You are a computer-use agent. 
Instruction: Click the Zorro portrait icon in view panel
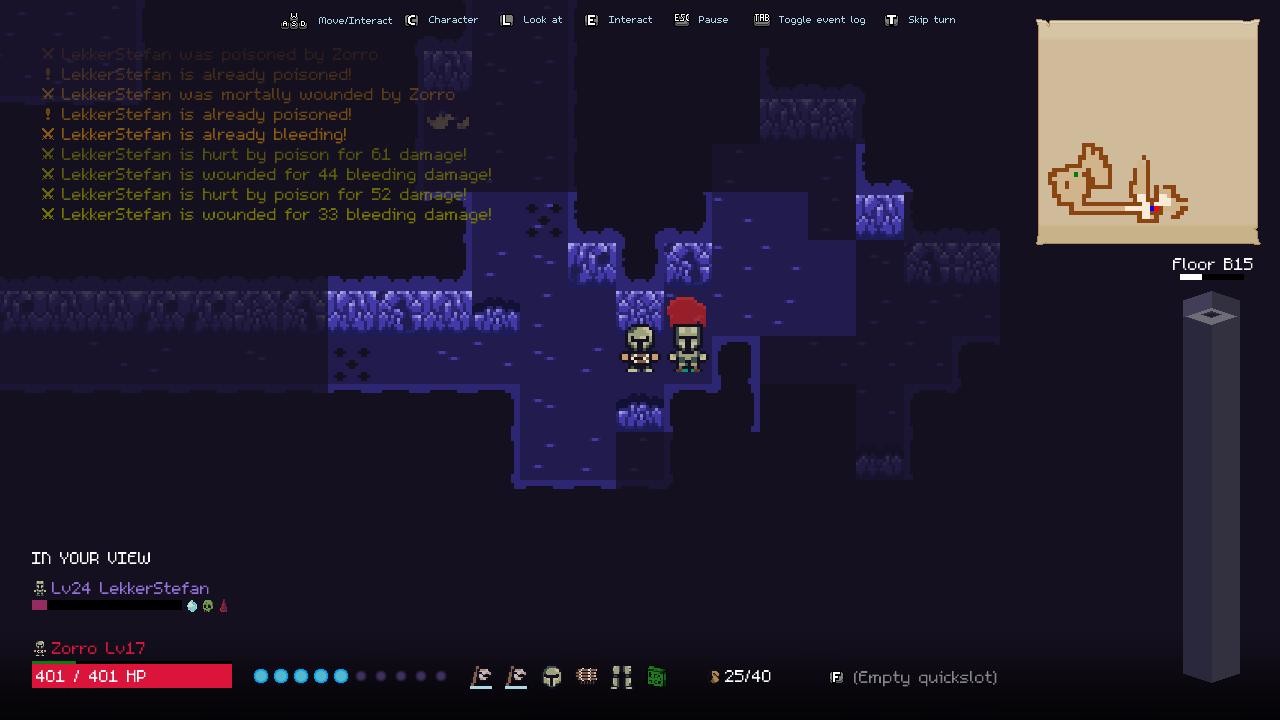point(39,648)
